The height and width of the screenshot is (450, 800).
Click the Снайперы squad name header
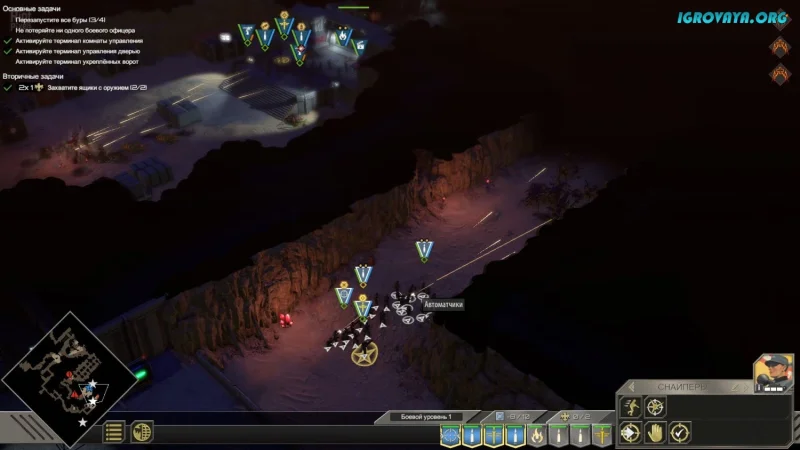coord(682,387)
